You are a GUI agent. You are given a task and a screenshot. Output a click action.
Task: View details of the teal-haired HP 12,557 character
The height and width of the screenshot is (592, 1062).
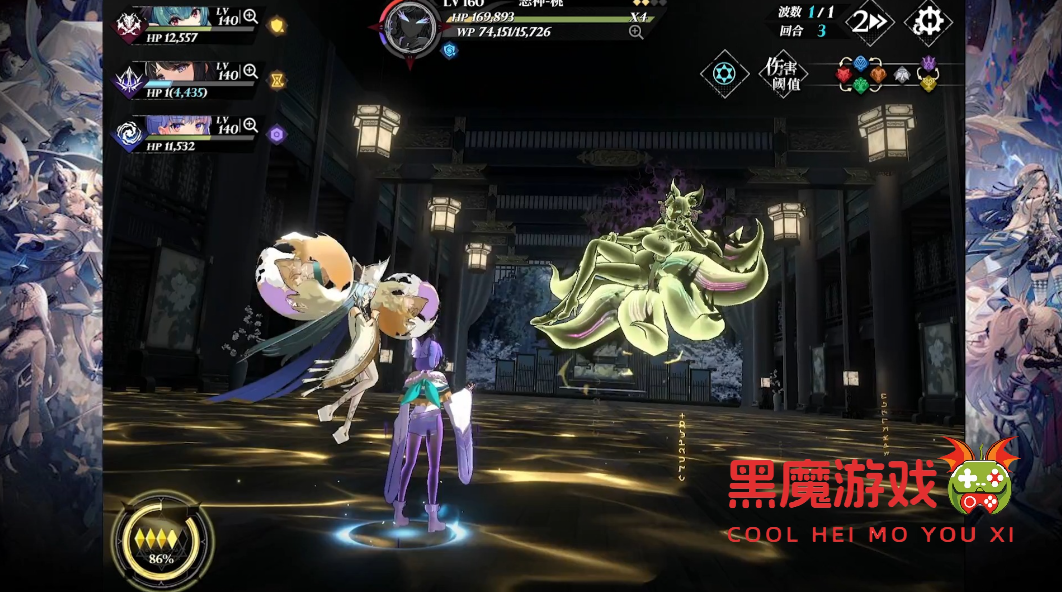(x=250, y=16)
